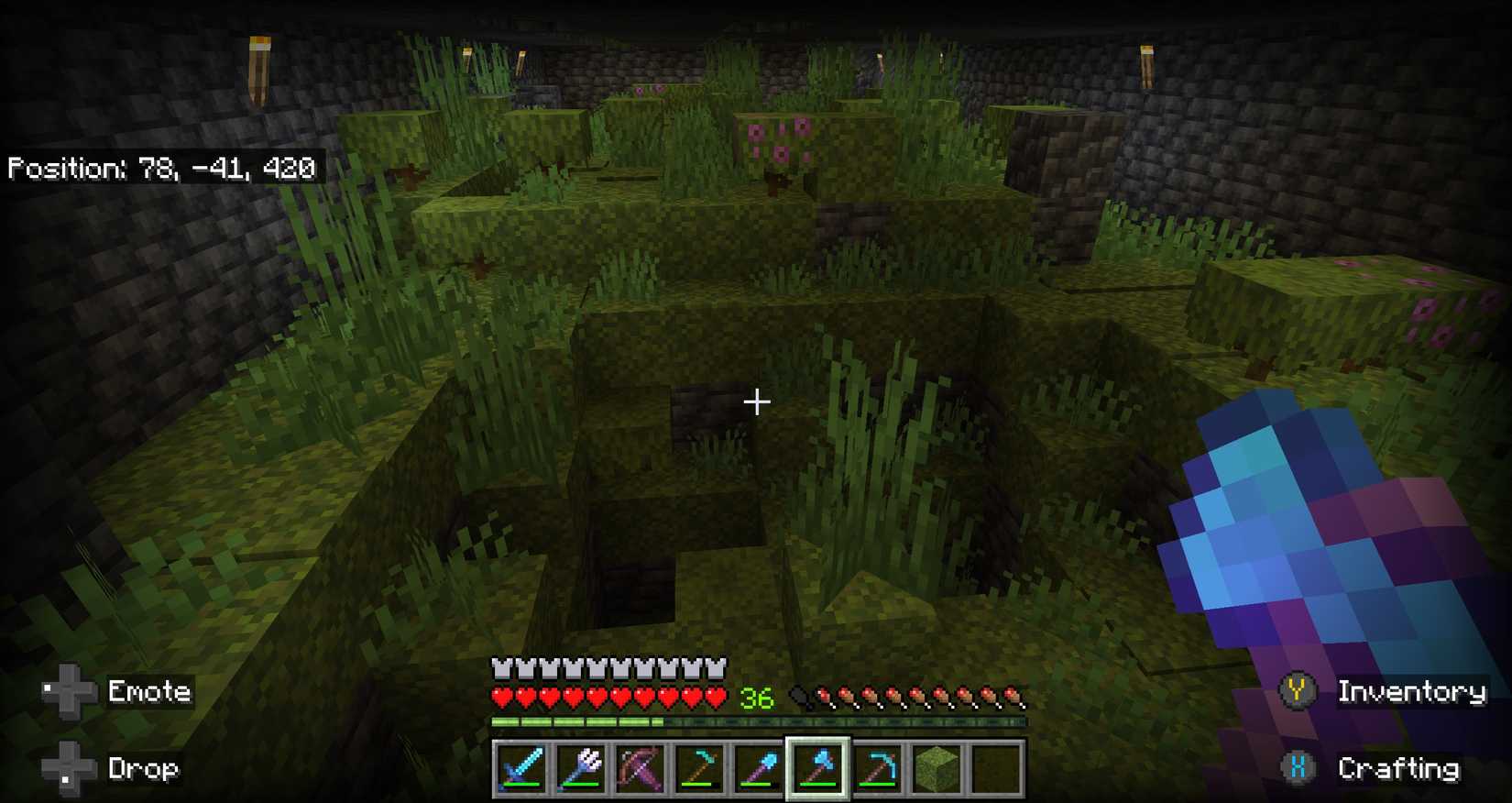1512x803 pixels.
Task: Select the diamond hoe
Action: click(699, 770)
